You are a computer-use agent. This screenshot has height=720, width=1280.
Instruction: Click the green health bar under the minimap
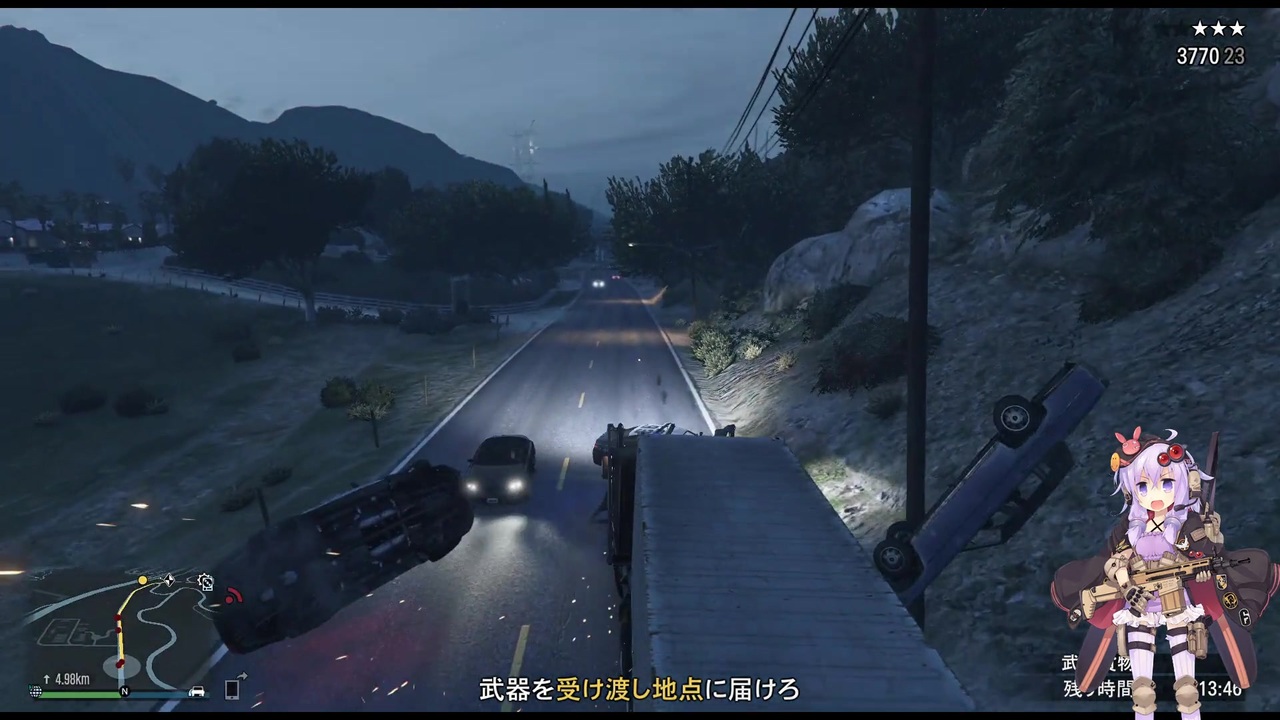(x=78, y=693)
